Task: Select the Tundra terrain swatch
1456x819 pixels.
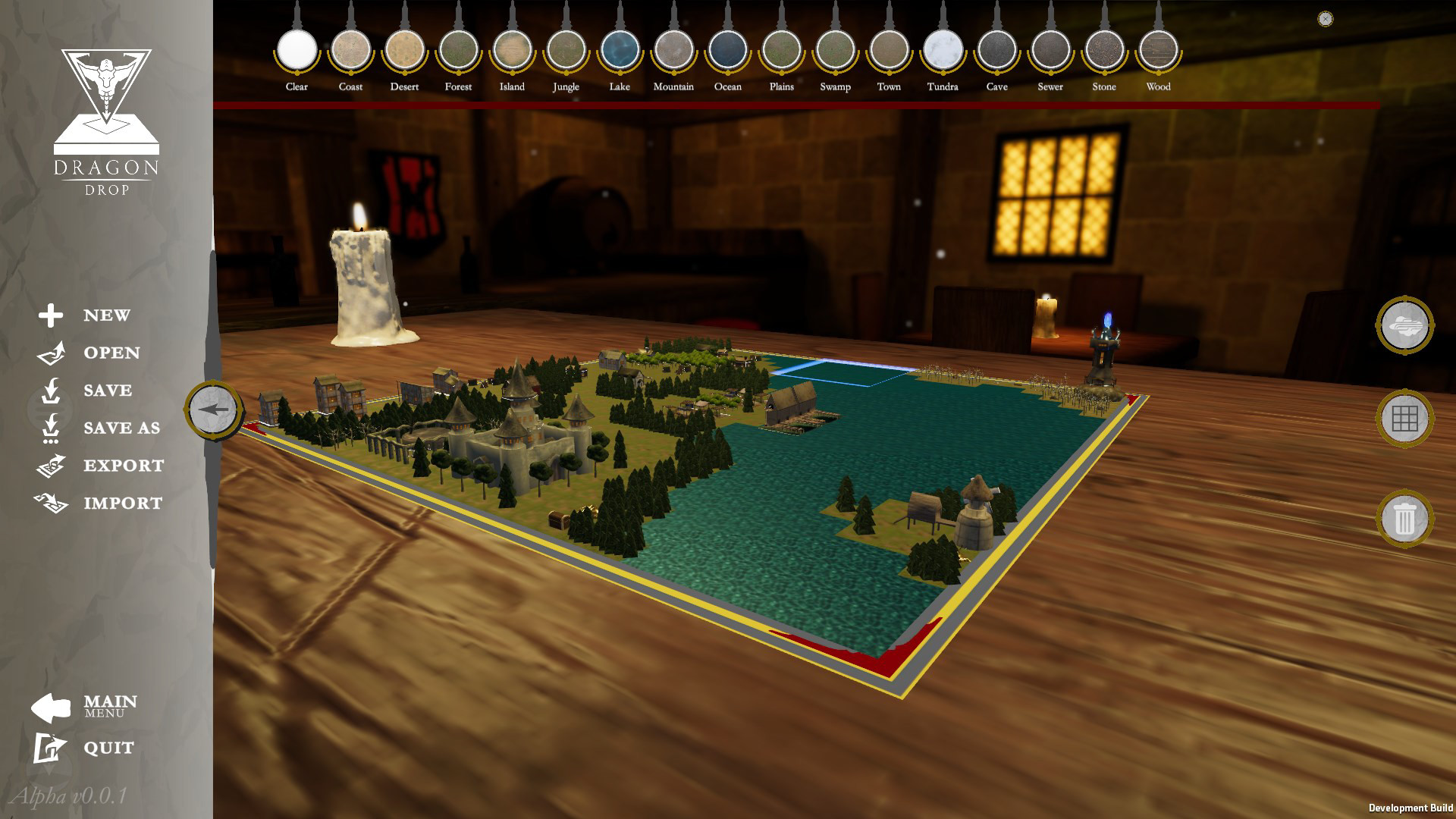Action: click(943, 49)
